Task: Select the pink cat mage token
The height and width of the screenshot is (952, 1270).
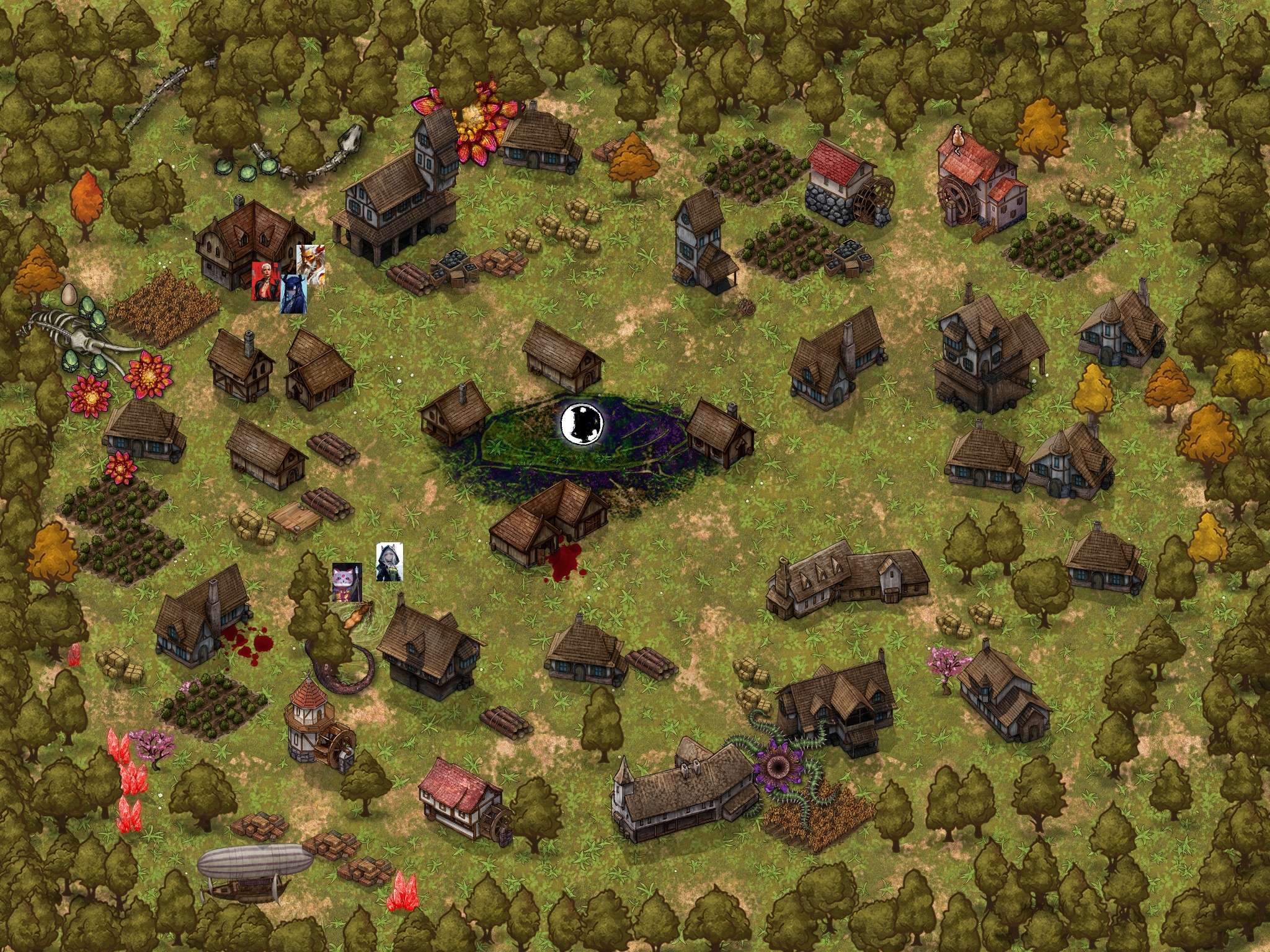Action: (x=347, y=582)
